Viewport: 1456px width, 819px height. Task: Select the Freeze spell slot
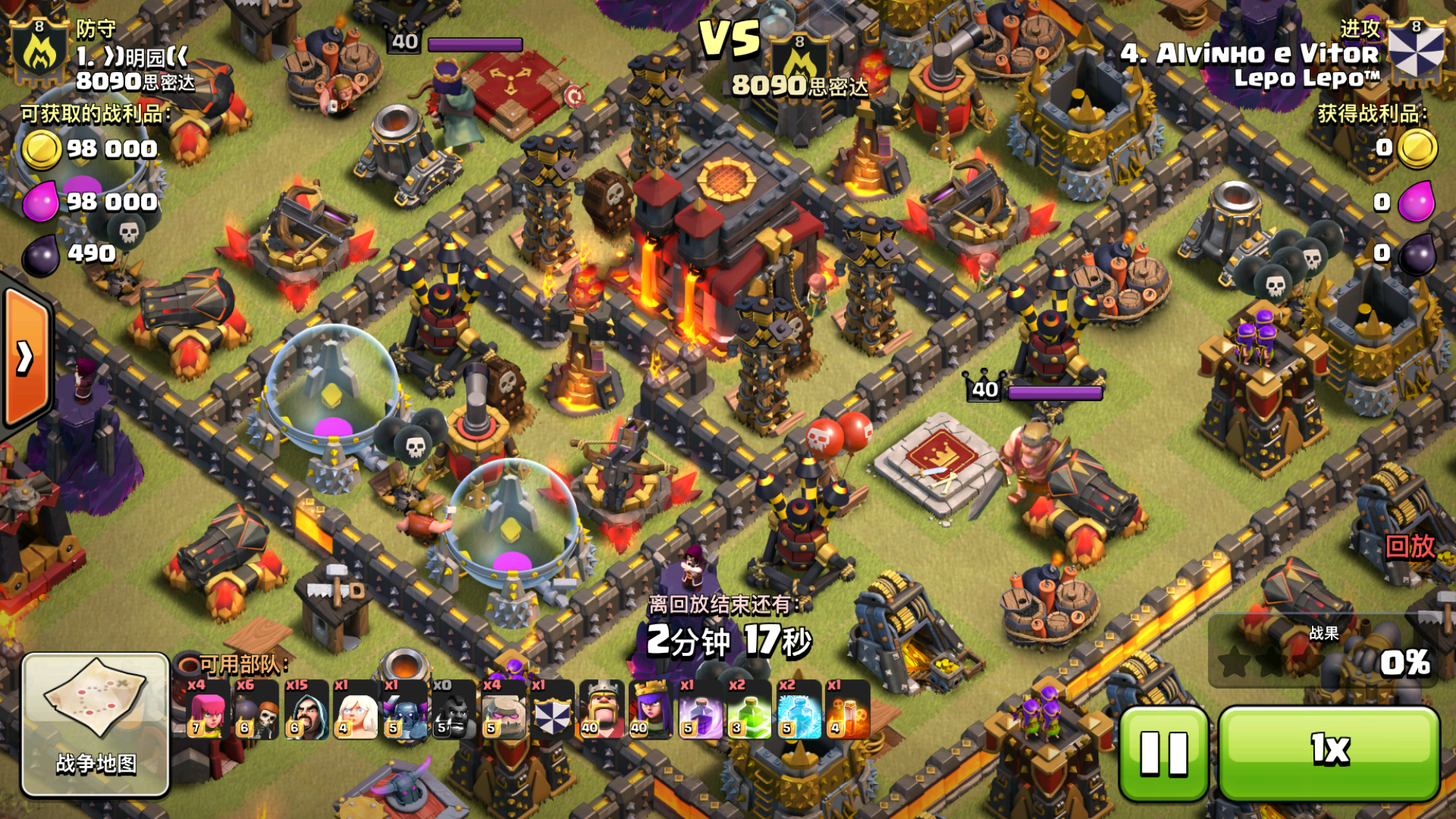click(x=799, y=710)
